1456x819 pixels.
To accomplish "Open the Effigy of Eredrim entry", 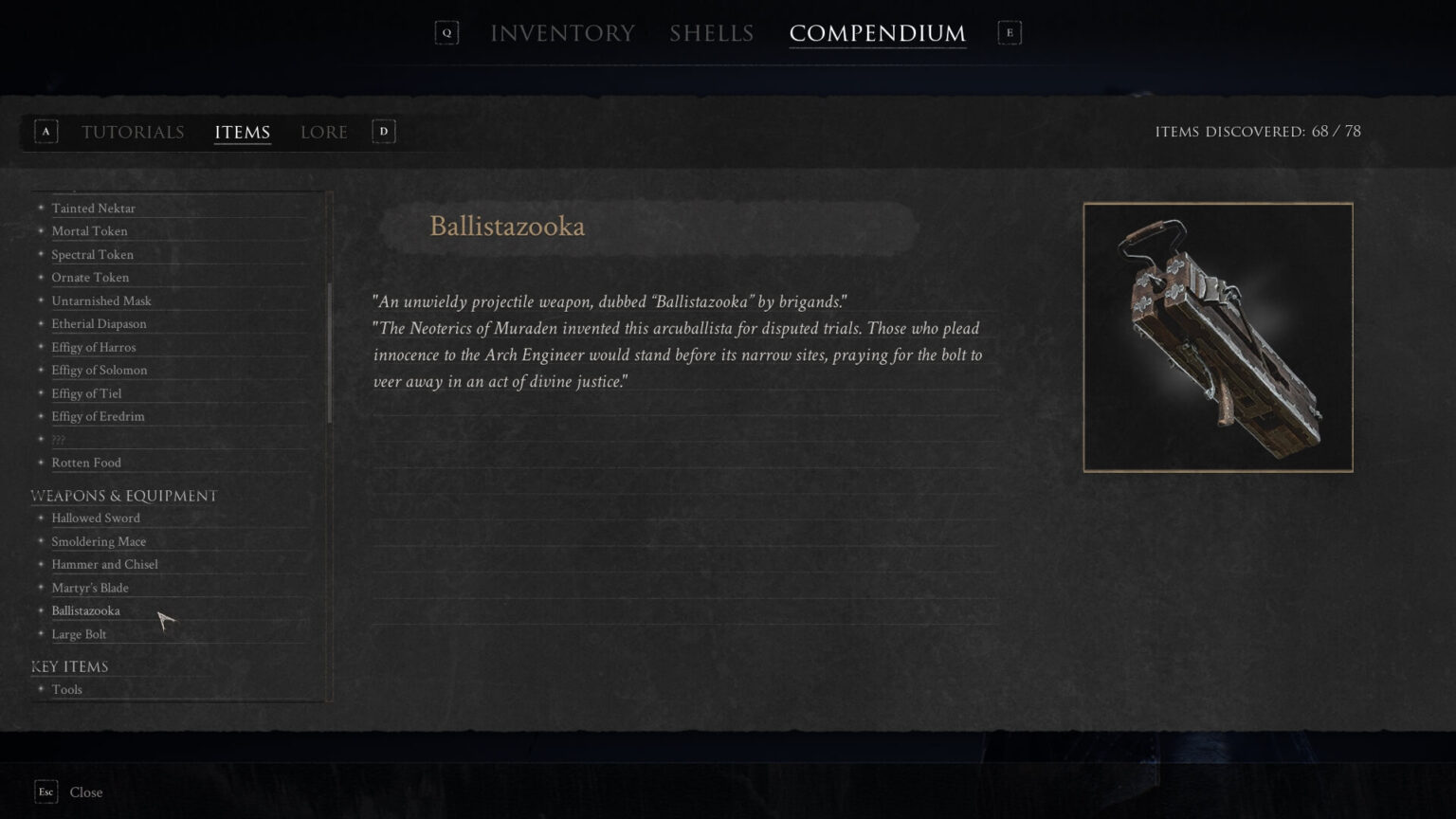I will (98, 417).
